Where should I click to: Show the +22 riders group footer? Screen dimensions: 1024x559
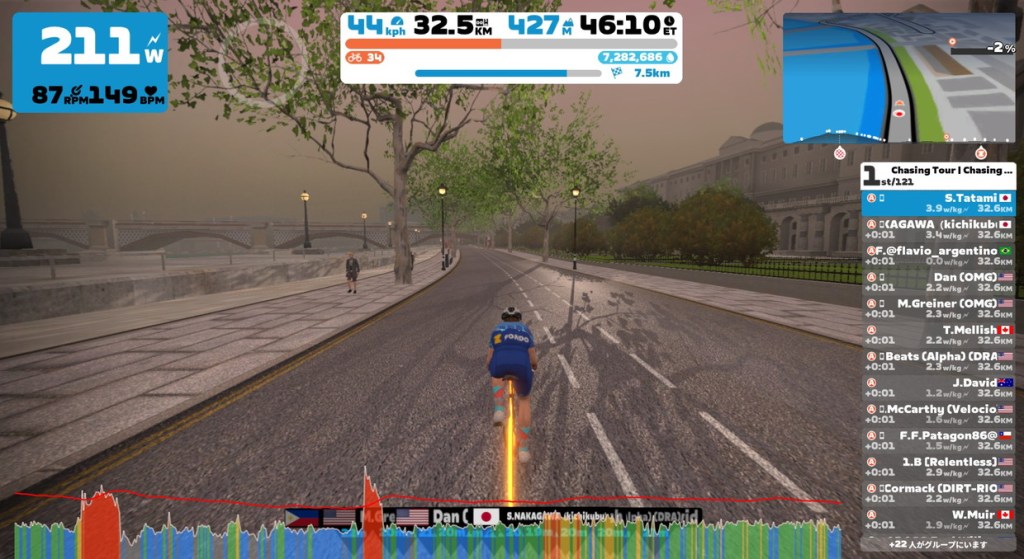point(938,543)
